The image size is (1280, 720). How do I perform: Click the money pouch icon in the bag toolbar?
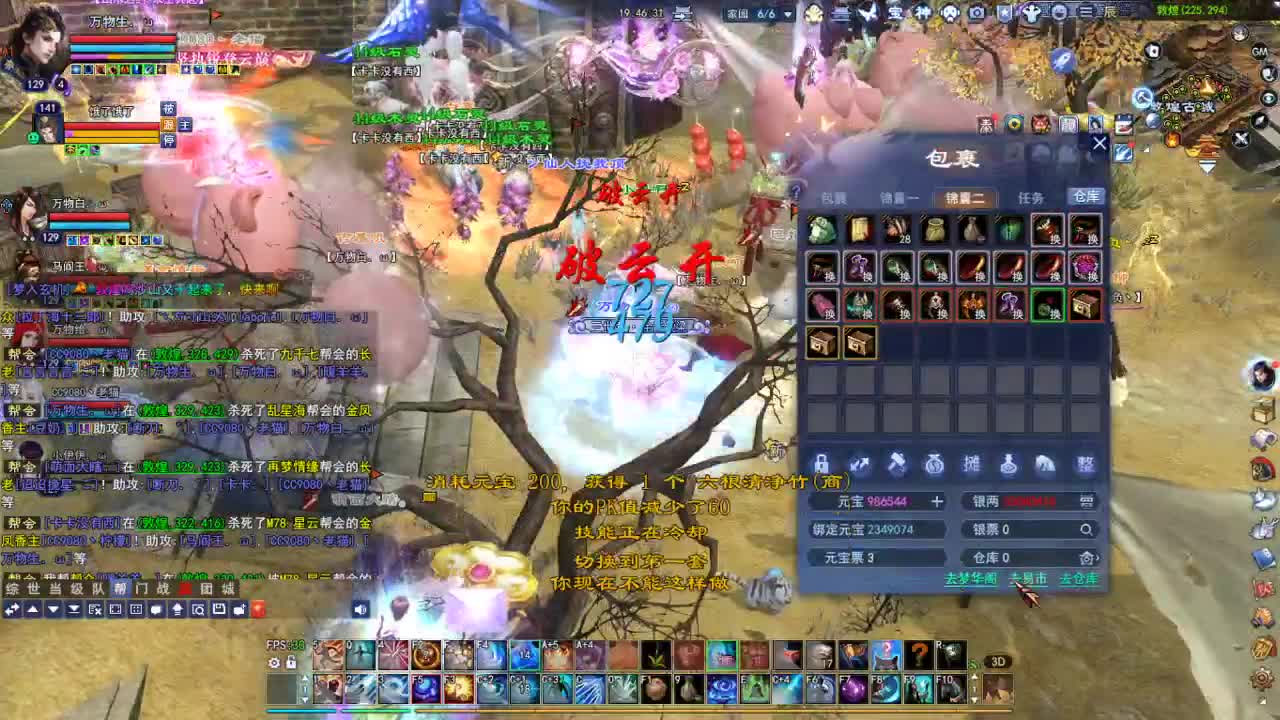click(935, 463)
